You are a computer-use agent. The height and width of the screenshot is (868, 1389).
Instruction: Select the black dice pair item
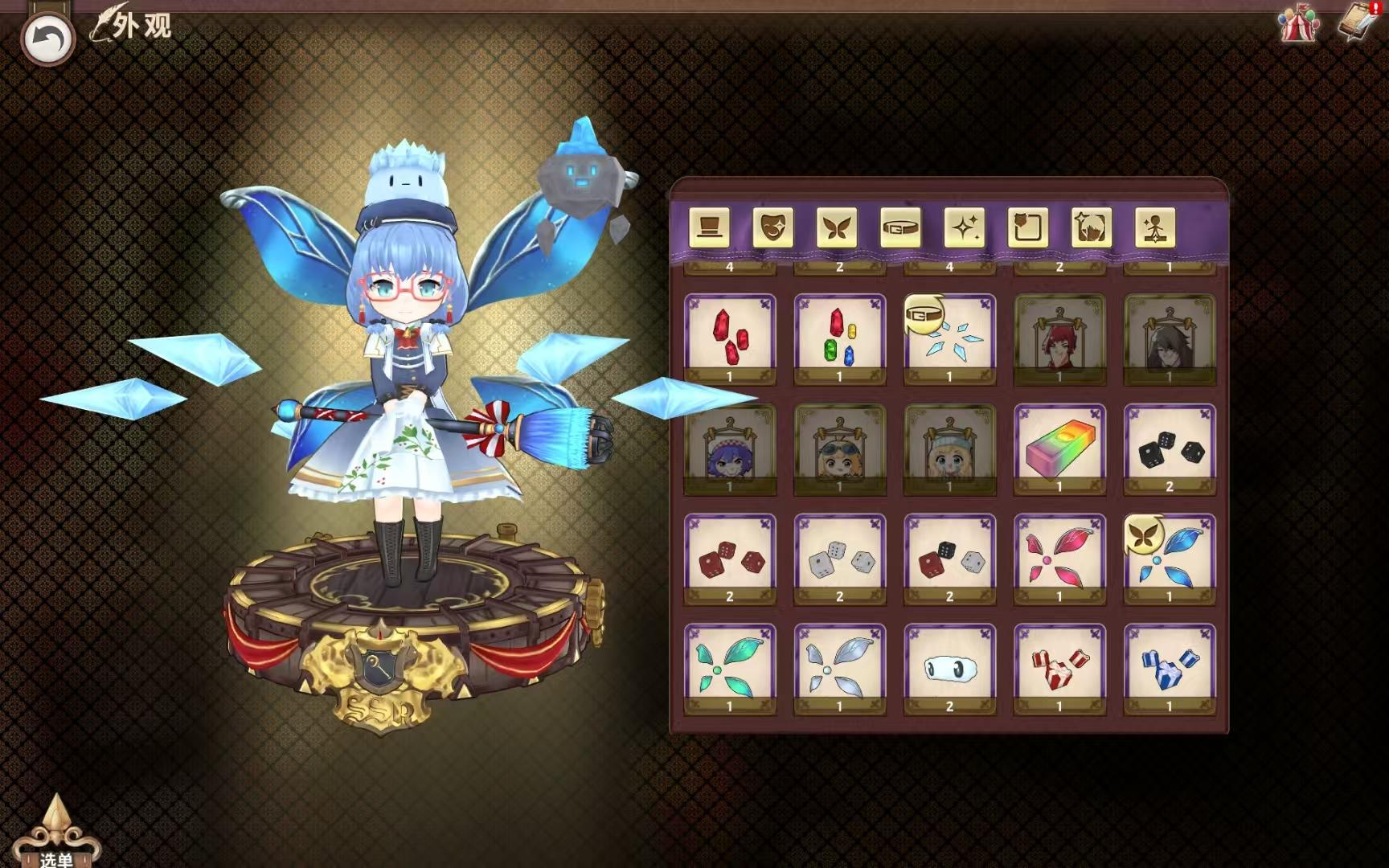pyautogui.click(x=1170, y=448)
